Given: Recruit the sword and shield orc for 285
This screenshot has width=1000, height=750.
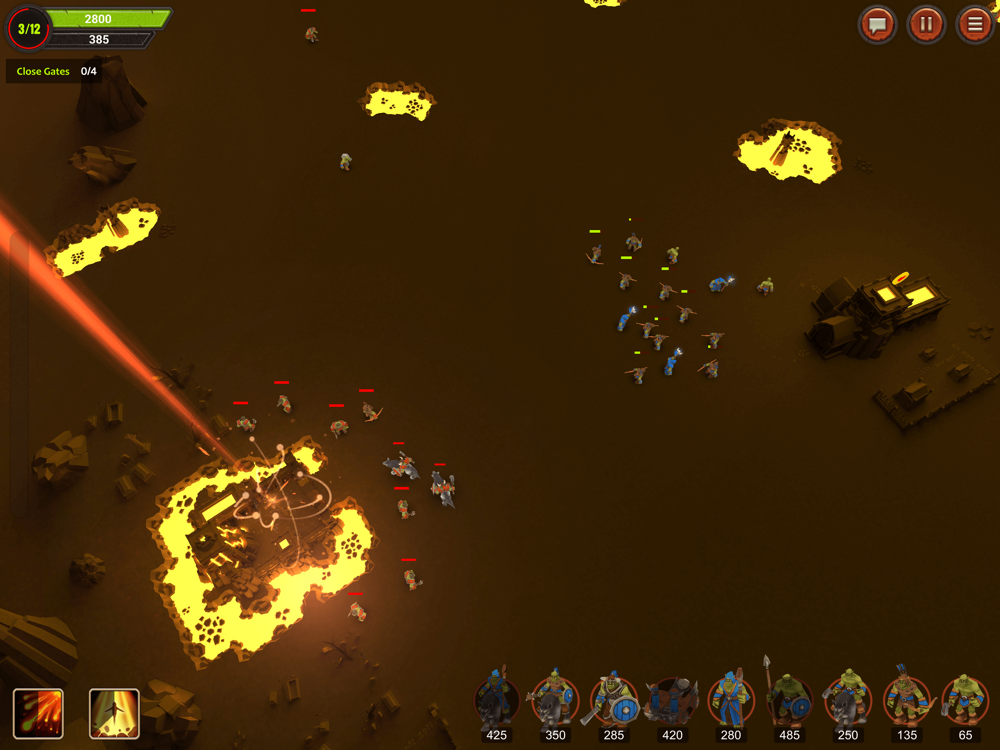Looking at the screenshot, I should click(x=614, y=700).
